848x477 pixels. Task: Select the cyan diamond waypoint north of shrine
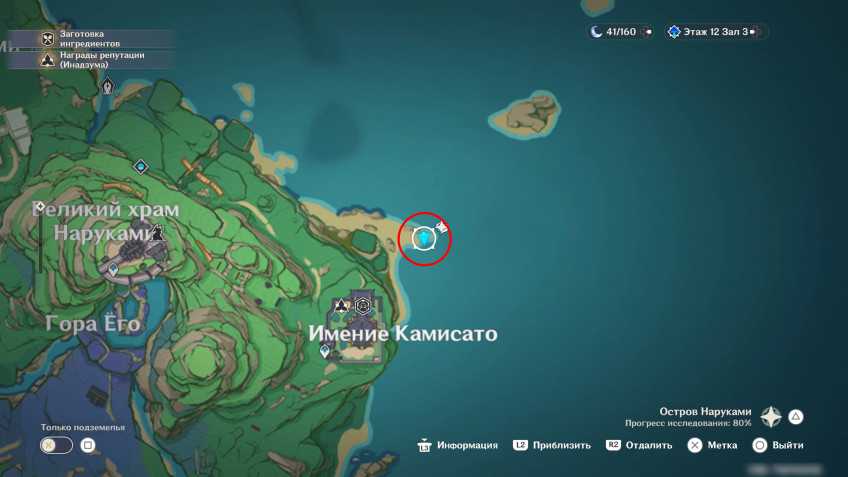[x=141, y=166]
